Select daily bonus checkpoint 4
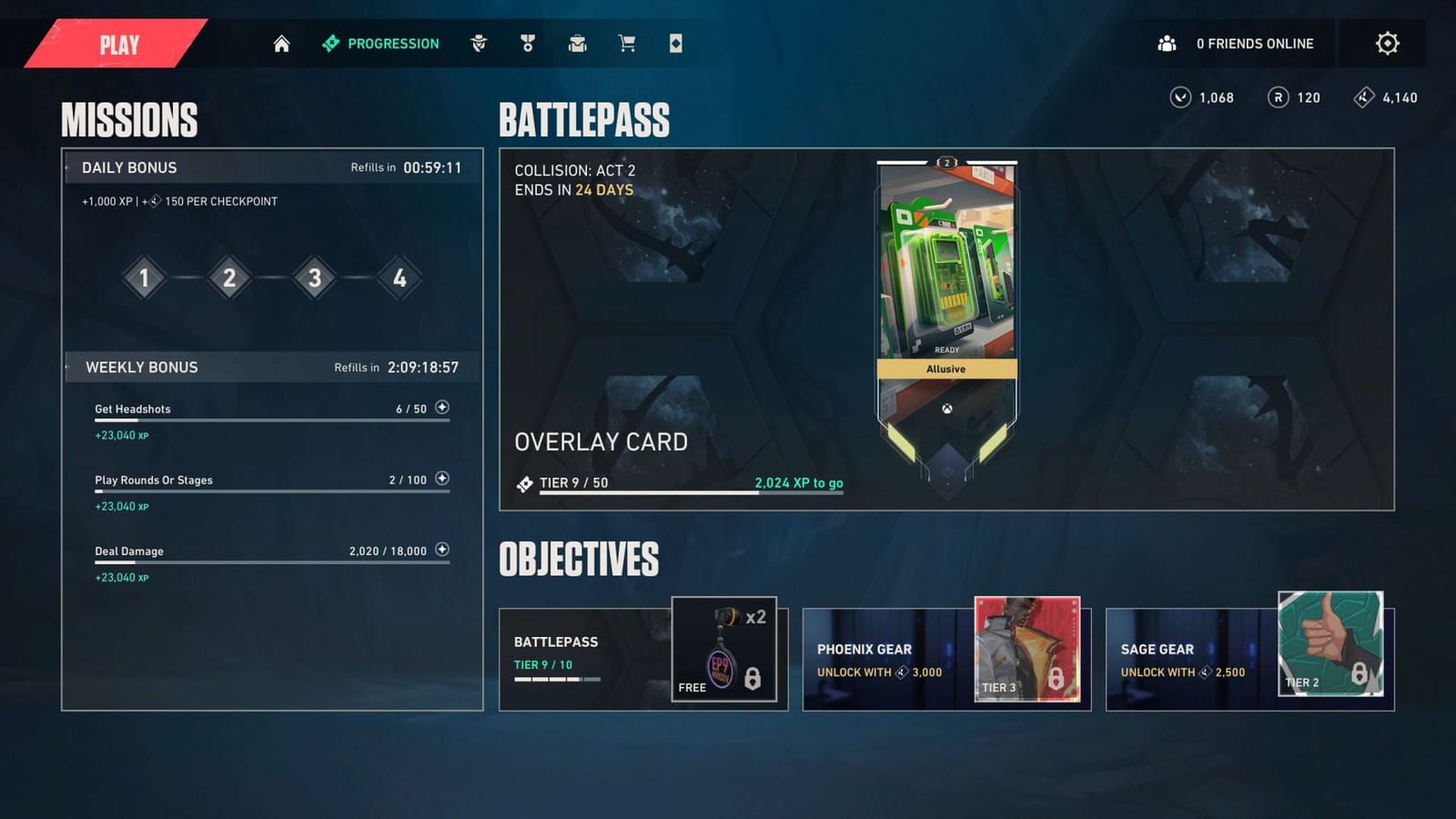The height and width of the screenshot is (819, 1456). click(398, 278)
